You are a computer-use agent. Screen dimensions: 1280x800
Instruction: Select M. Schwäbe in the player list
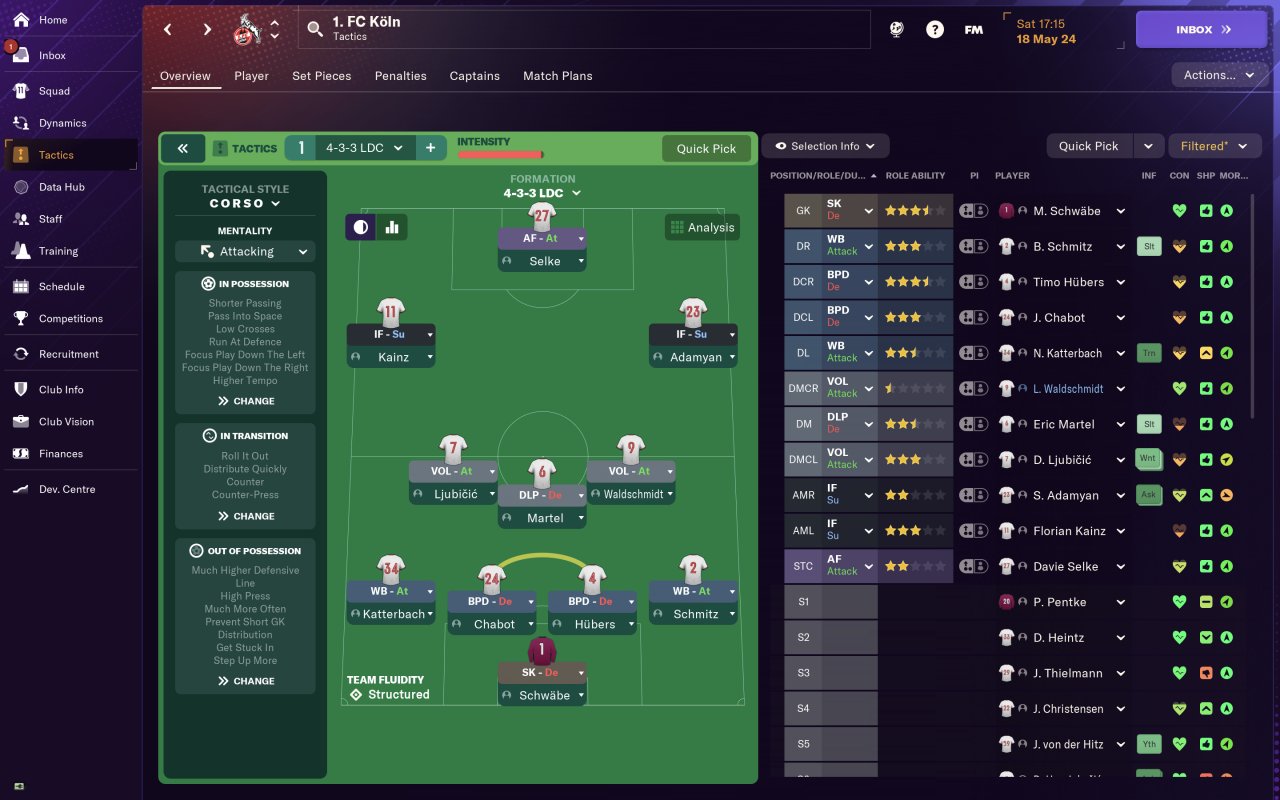(x=1066, y=211)
